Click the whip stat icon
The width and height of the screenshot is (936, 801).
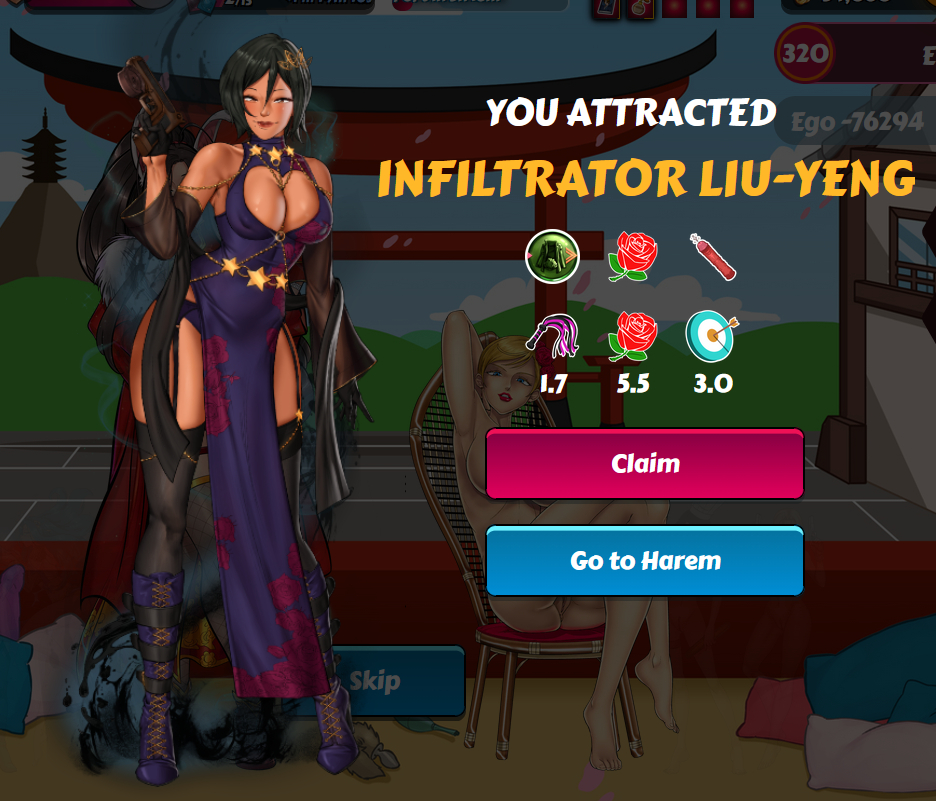(553, 334)
